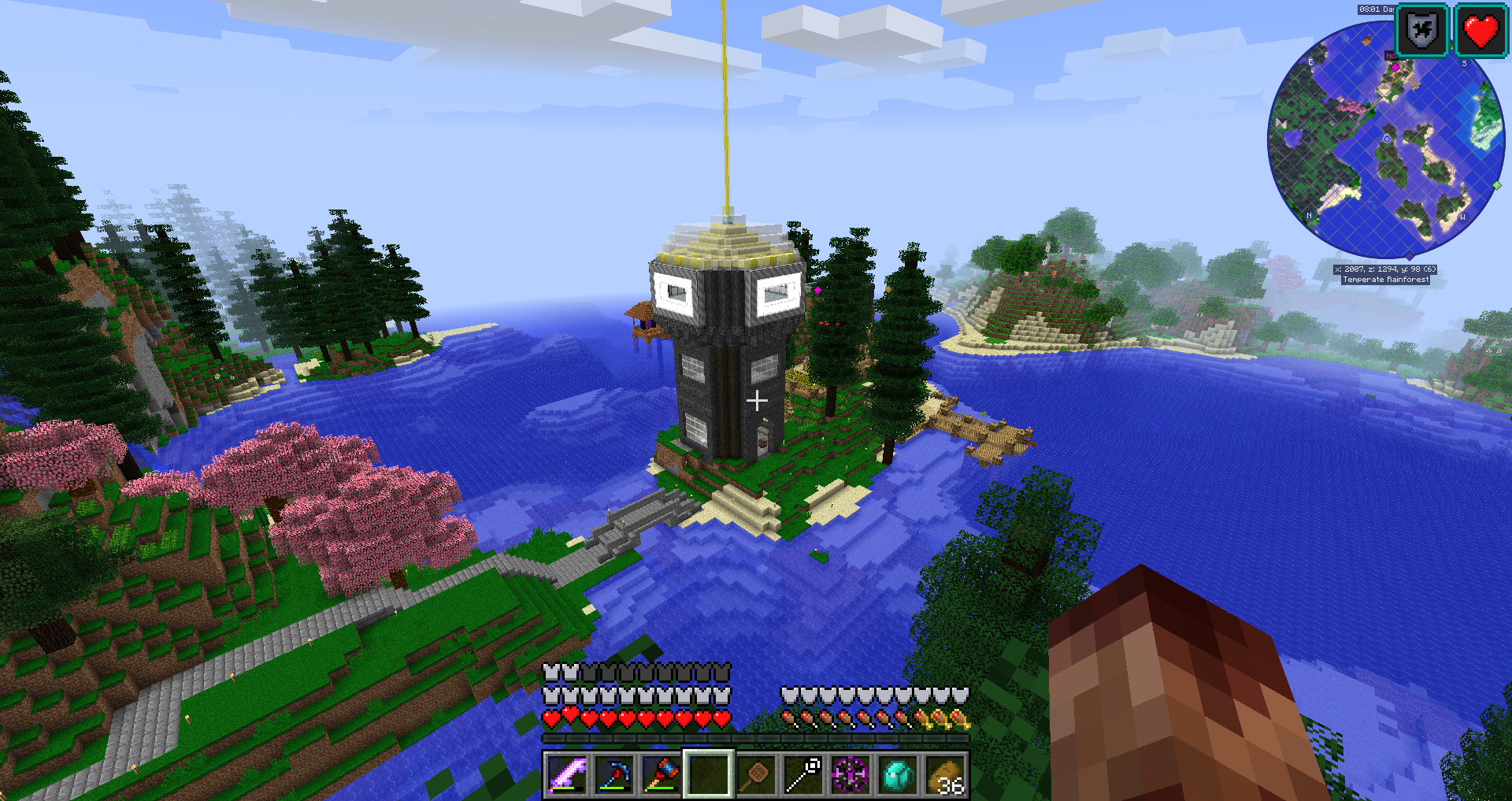The width and height of the screenshot is (1512, 801).
Task: Select the highlighted empty hotbar slot
Action: 709,775
